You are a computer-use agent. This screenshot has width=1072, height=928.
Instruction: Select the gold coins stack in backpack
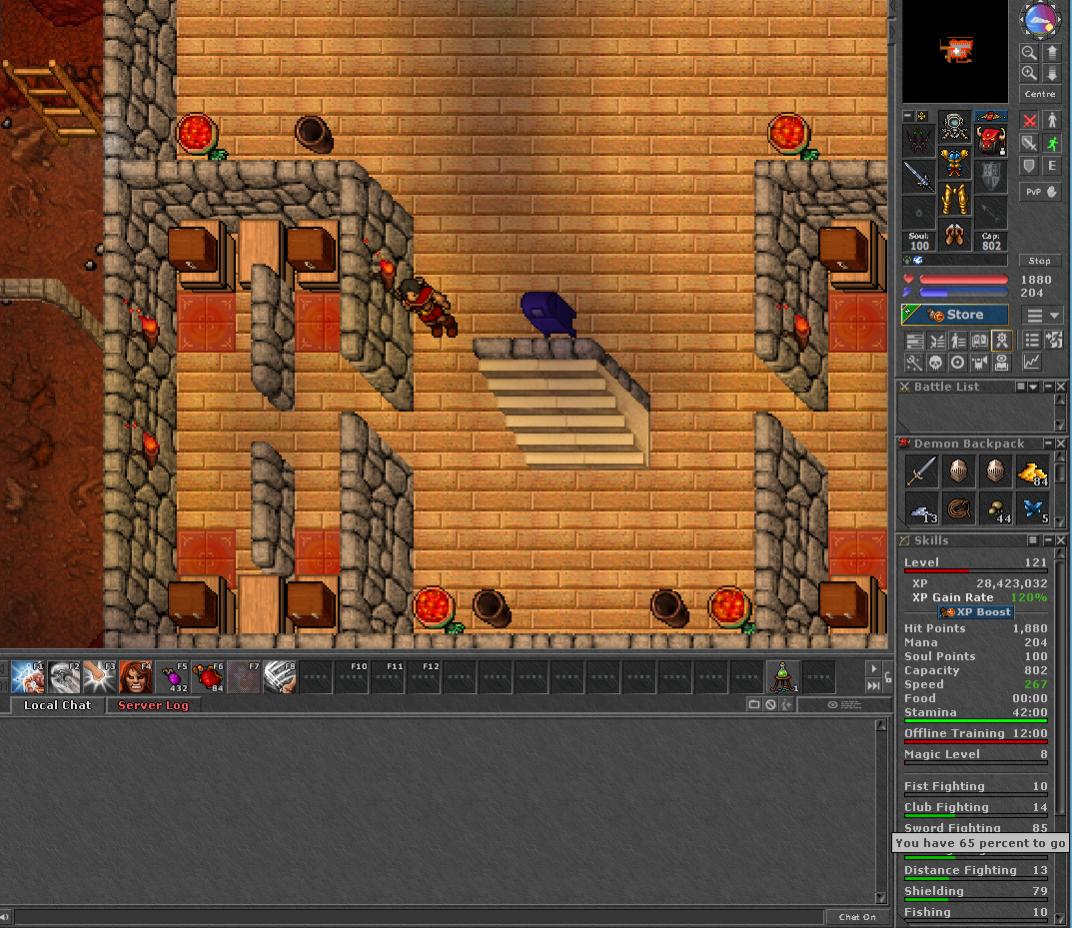click(x=1032, y=472)
